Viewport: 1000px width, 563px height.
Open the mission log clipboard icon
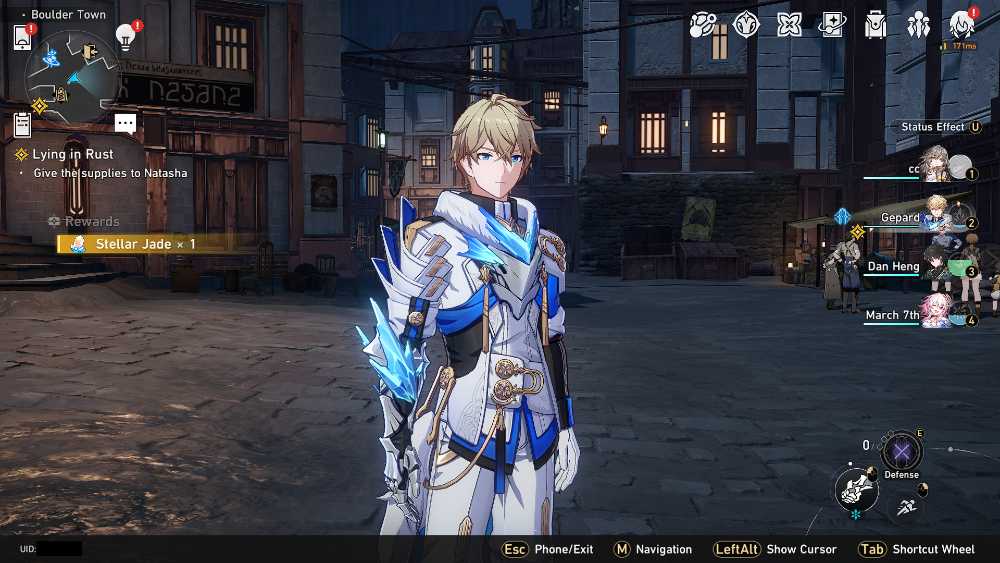point(23,124)
